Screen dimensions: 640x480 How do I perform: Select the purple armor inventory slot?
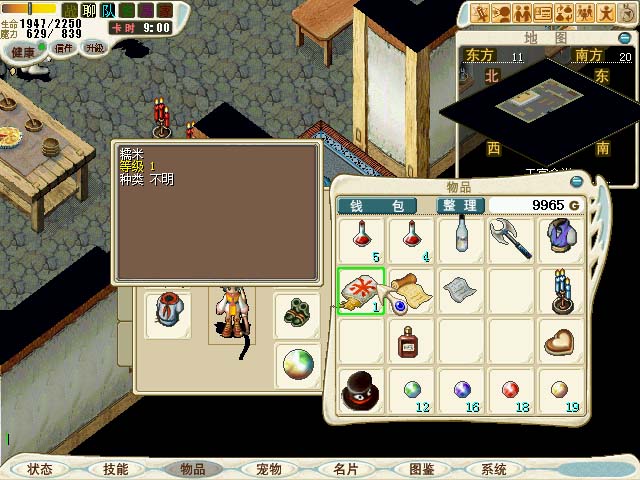(x=561, y=240)
